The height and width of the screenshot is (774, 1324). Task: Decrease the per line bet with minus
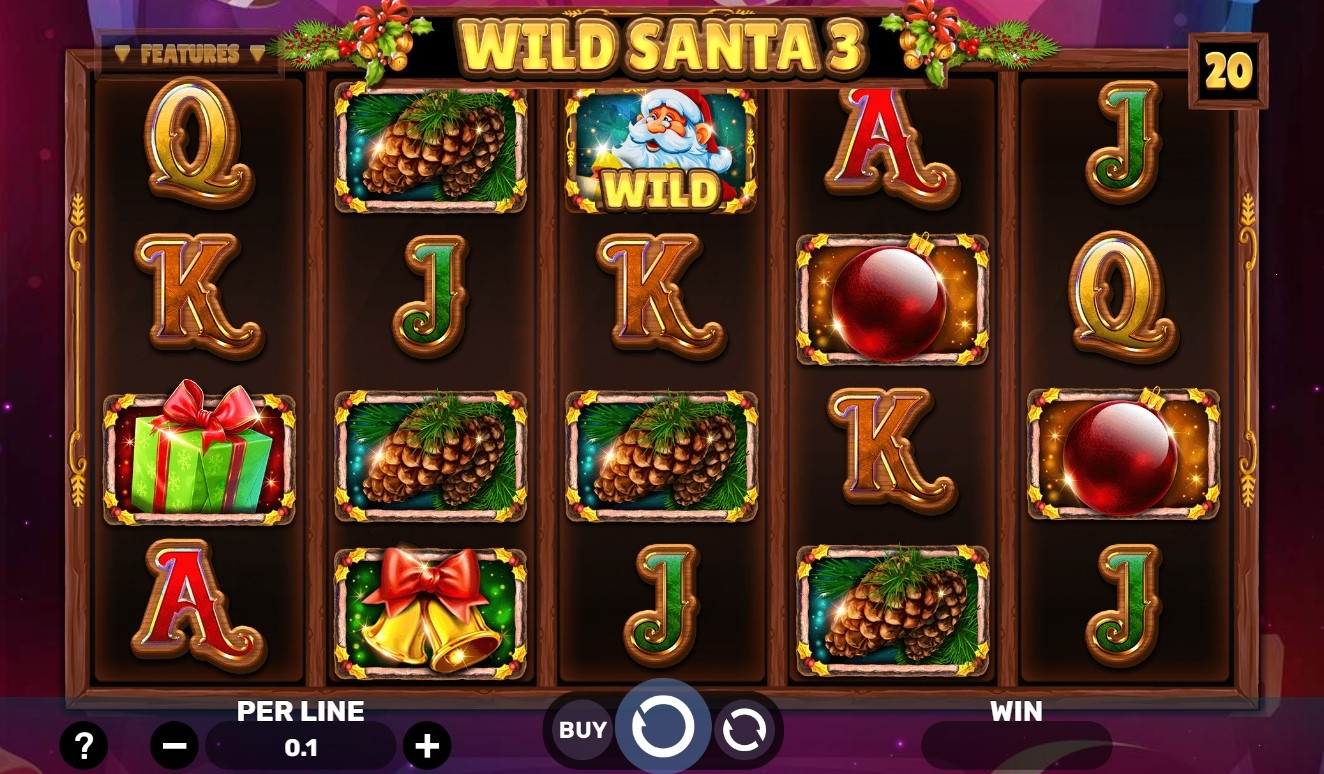click(174, 745)
